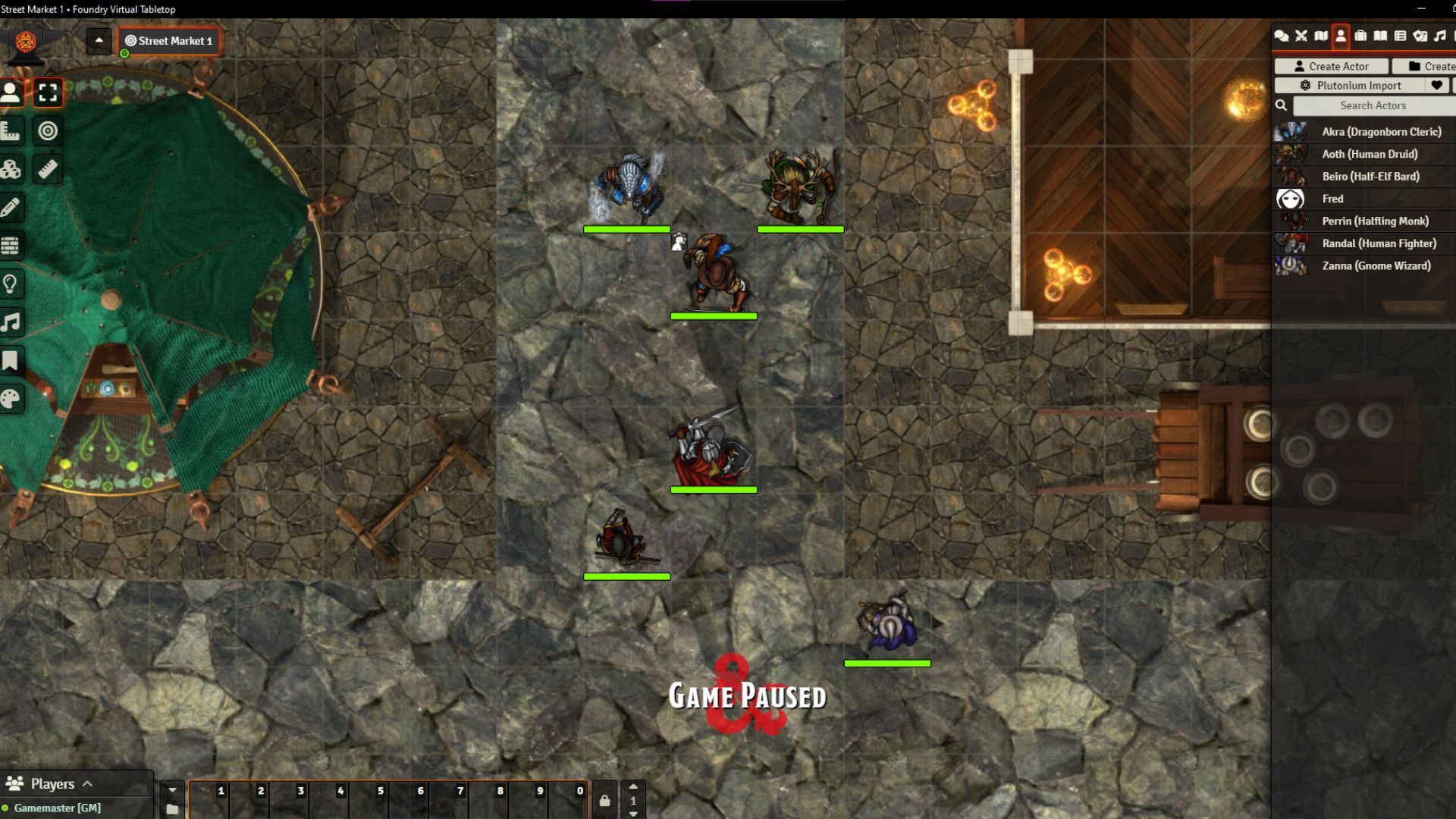Click the Plutonium Import button
This screenshot has height=819, width=1456.
click(1350, 85)
